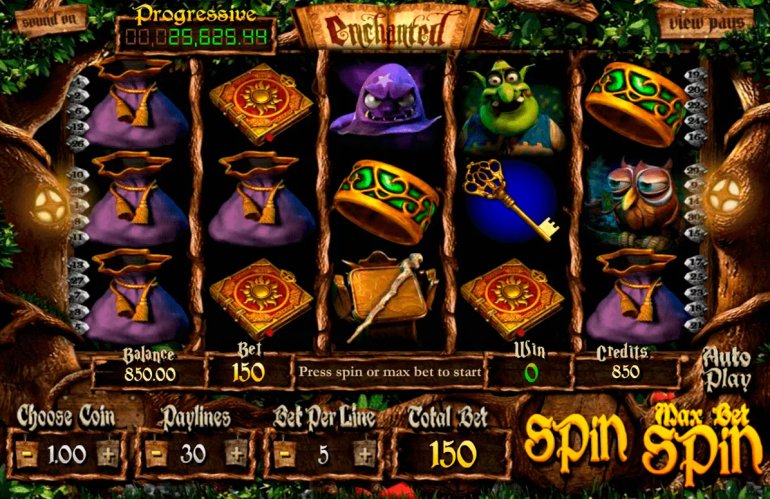Hit the Max Bet Spin button
Viewport: 770px width, 499px height.
pyautogui.click(x=700, y=437)
